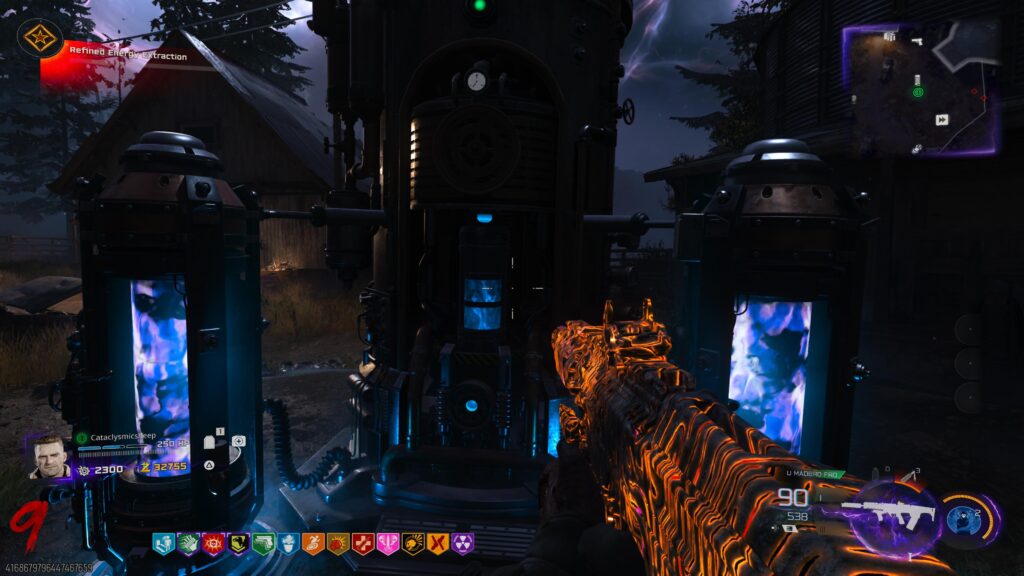The image size is (1024, 576).
Task: Select the Refined Energy Extraction objective tracker
Action: [x=128, y=57]
